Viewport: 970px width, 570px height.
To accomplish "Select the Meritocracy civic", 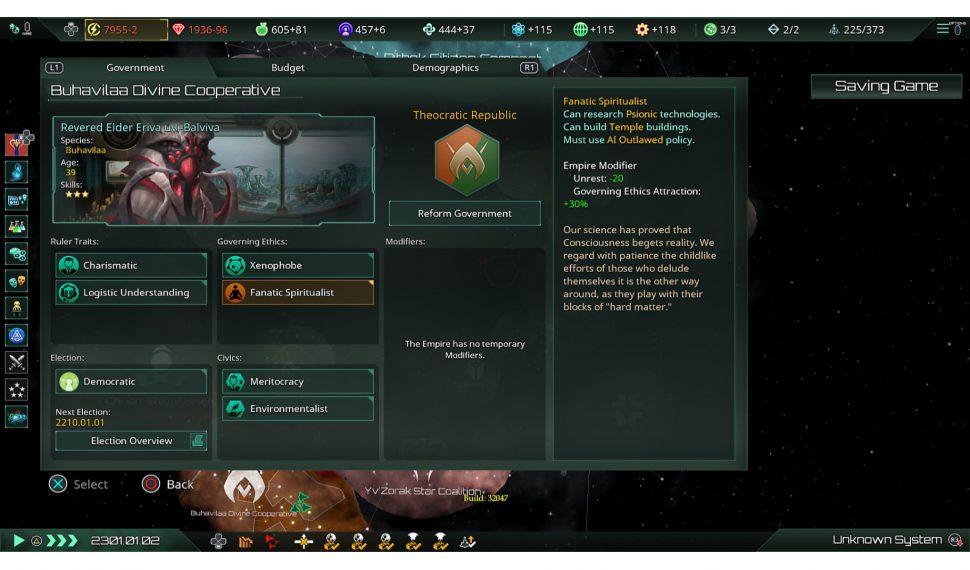I will tap(297, 381).
